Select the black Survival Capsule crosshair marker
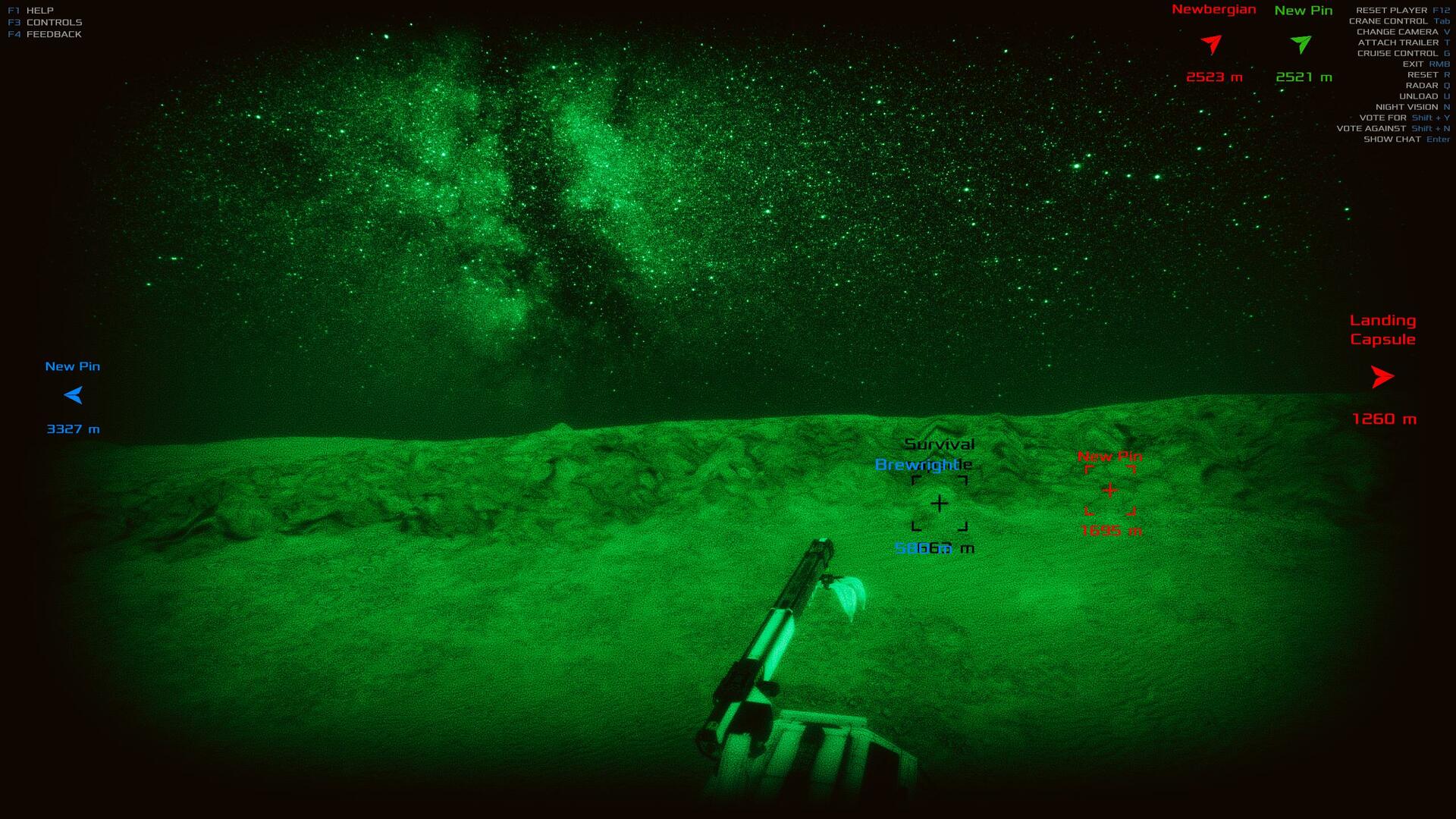The height and width of the screenshot is (819, 1456). pos(940,504)
